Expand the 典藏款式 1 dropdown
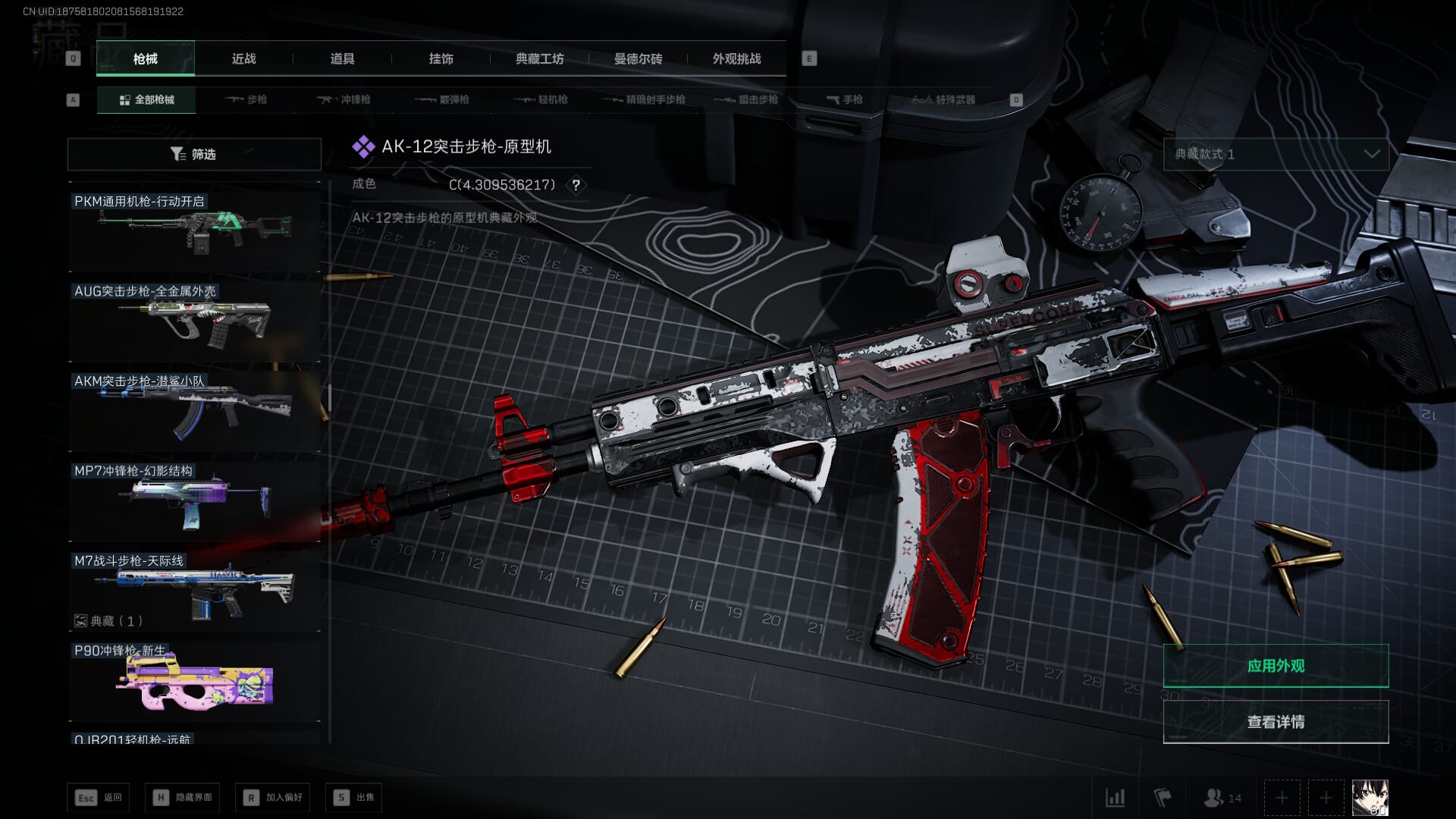 (x=1276, y=154)
